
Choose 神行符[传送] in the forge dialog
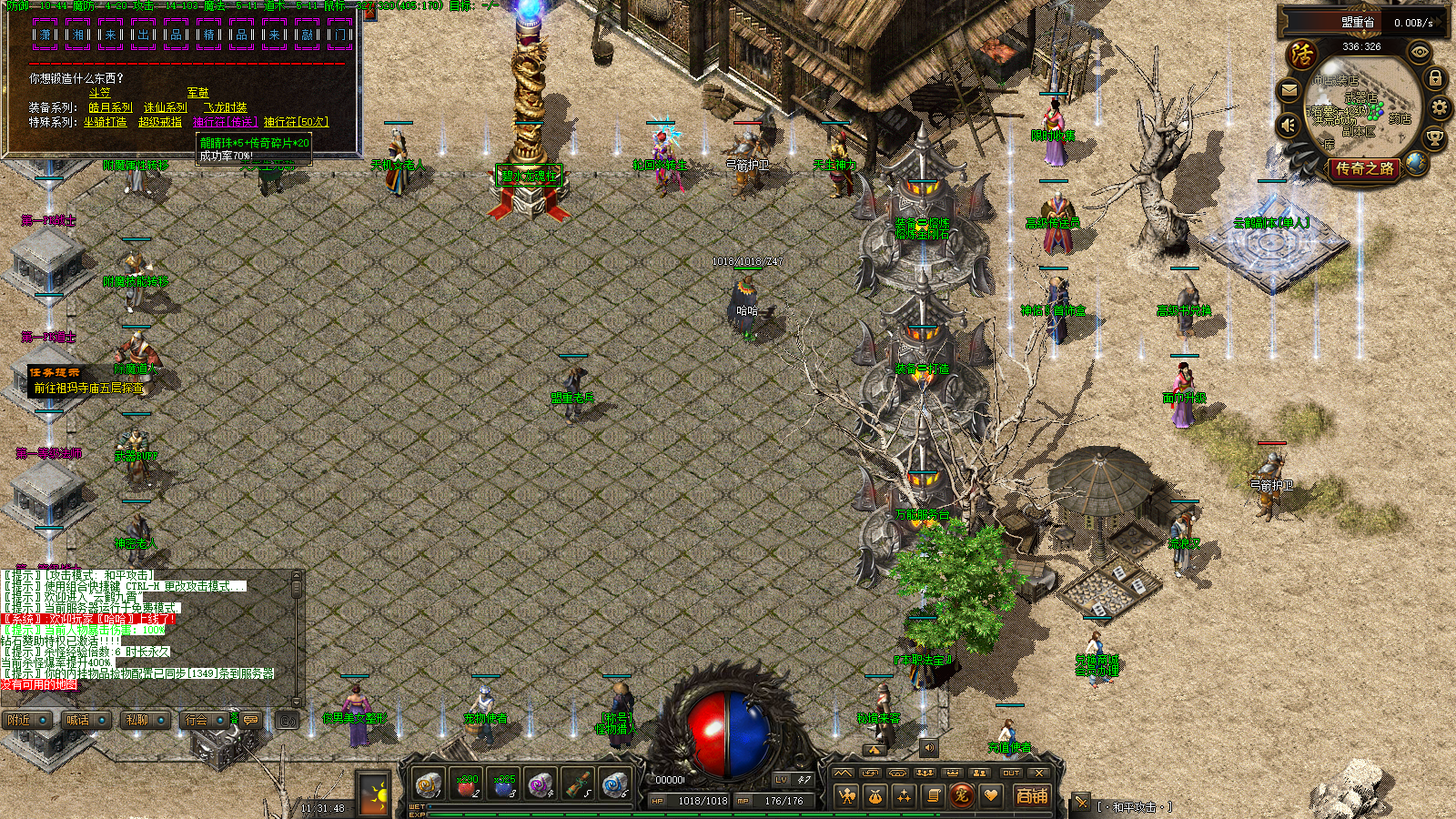224,122
